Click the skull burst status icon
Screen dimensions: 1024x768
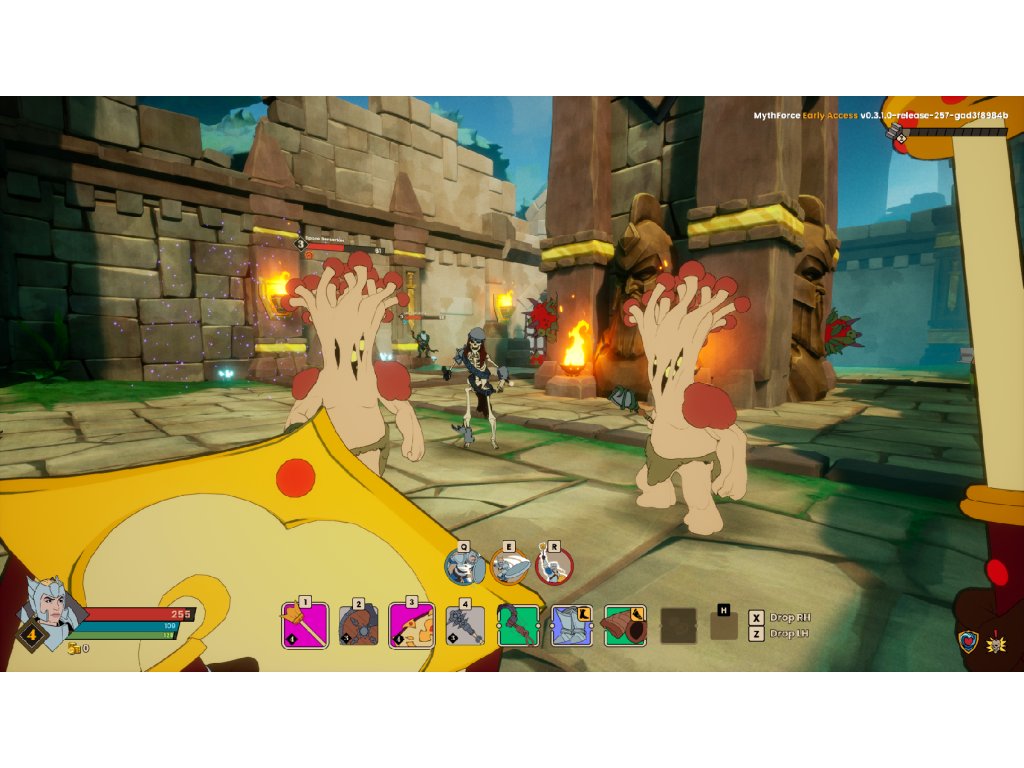[x=996, y=642]
